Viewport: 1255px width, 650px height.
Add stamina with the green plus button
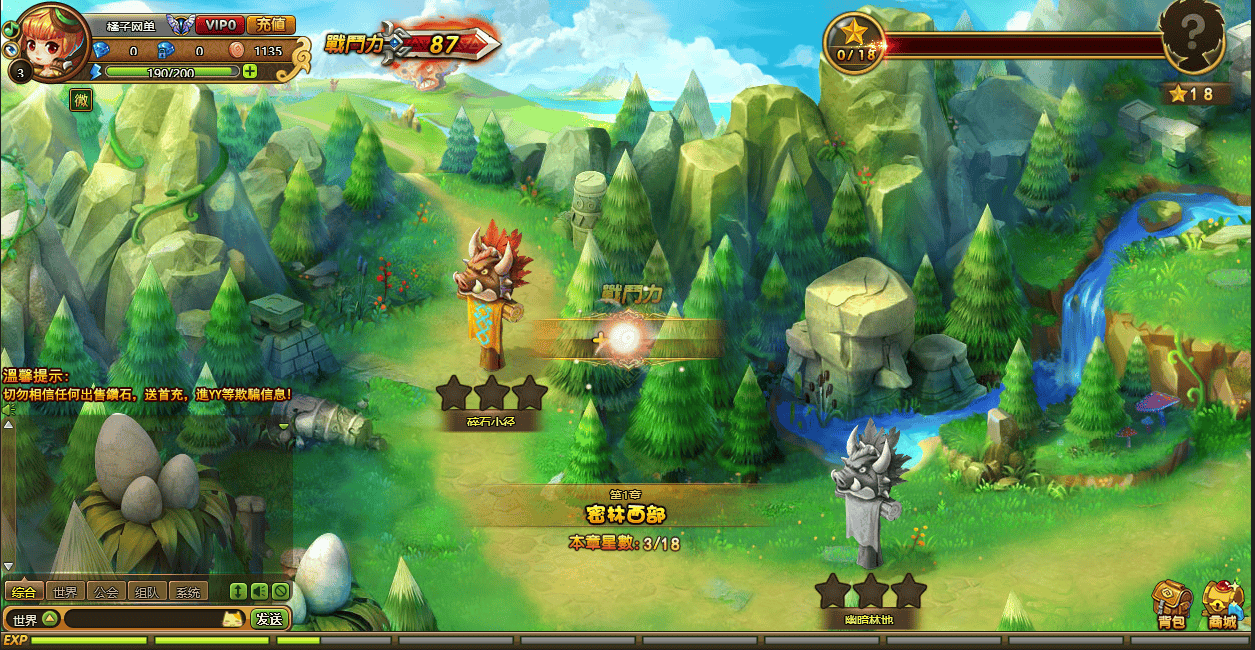[x=250, y=71]
